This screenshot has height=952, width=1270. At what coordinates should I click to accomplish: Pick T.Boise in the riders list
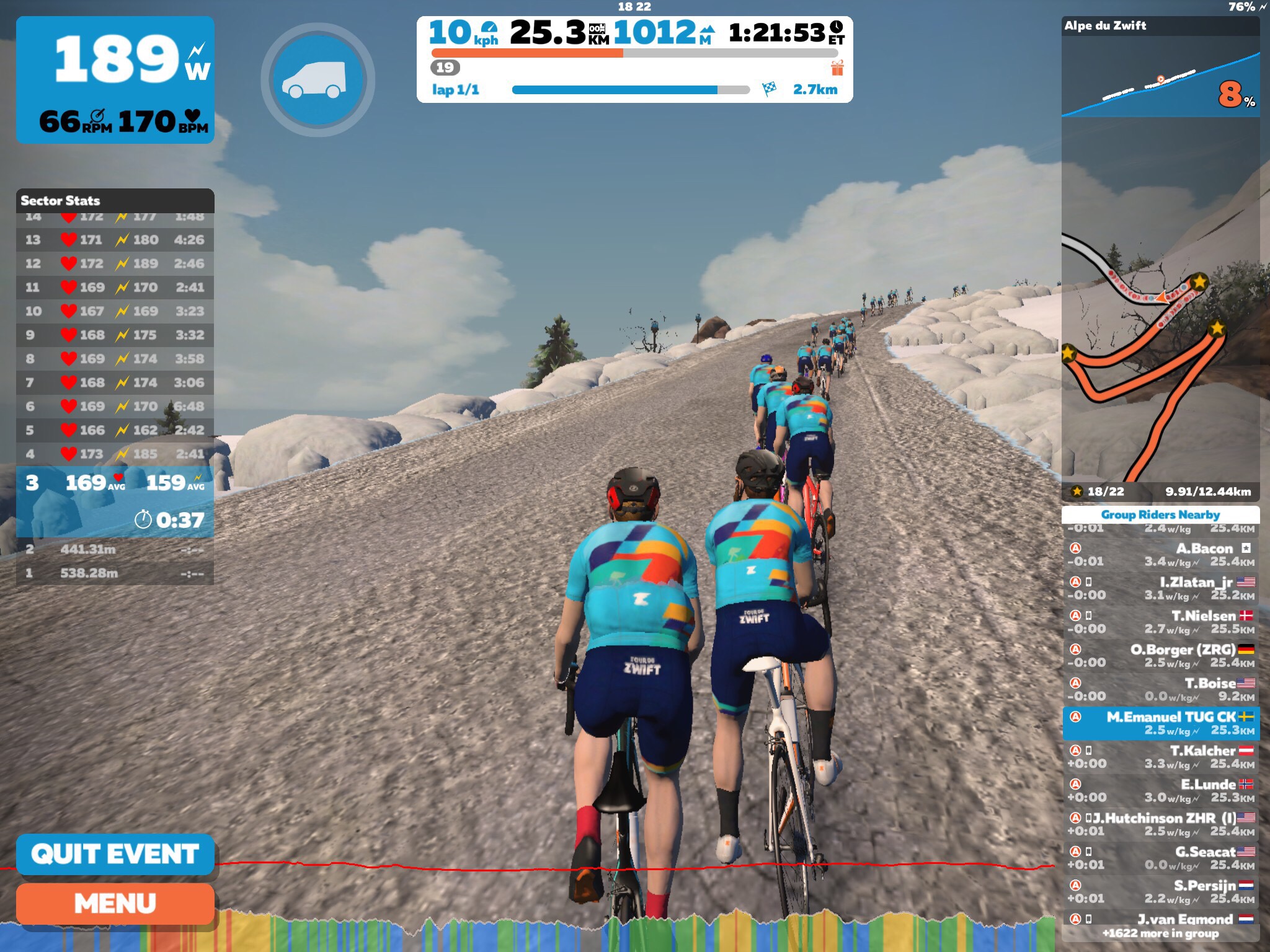[x=1160, y=689]
